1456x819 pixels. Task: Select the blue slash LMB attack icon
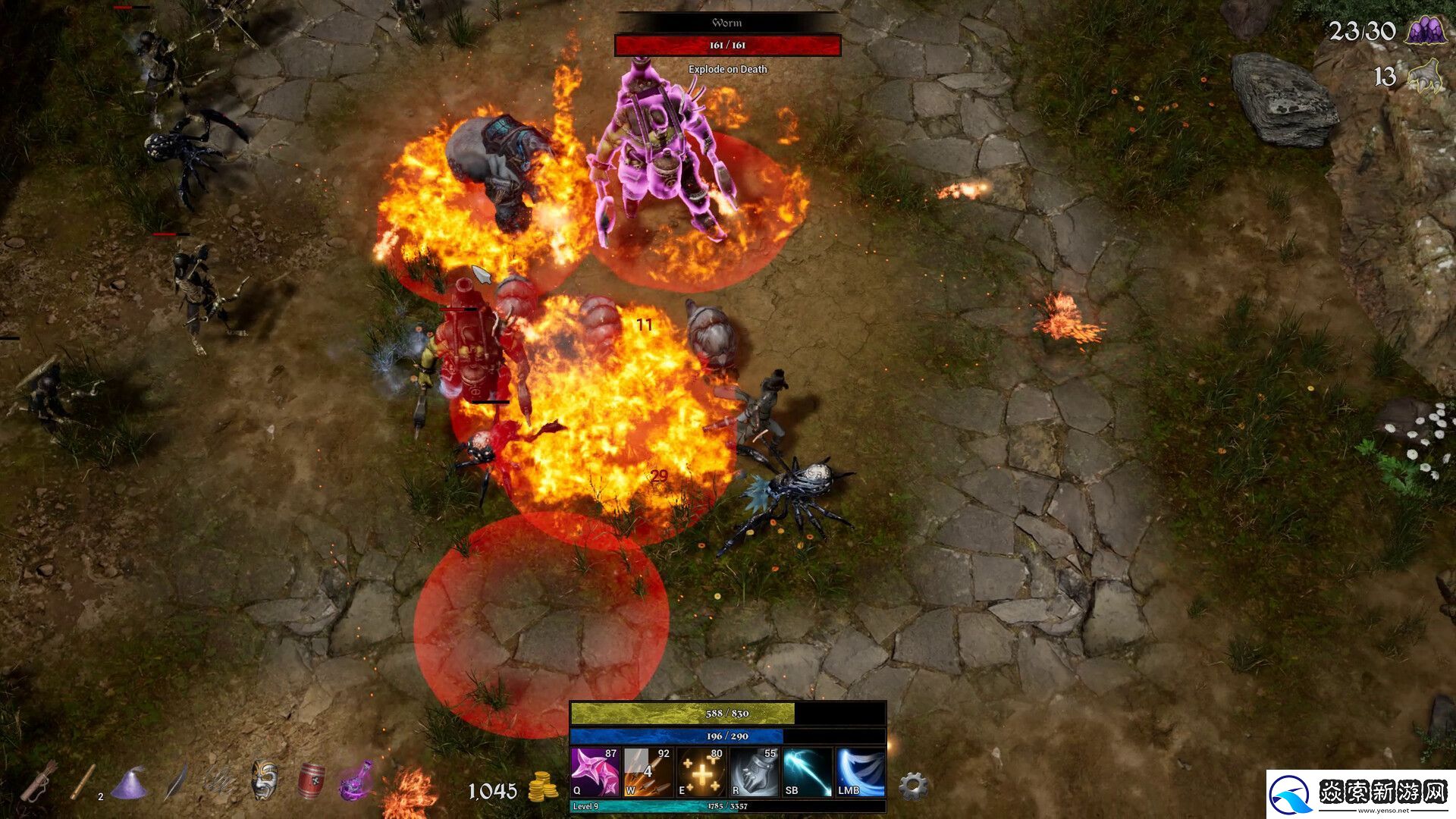click(x=860, y=772)
